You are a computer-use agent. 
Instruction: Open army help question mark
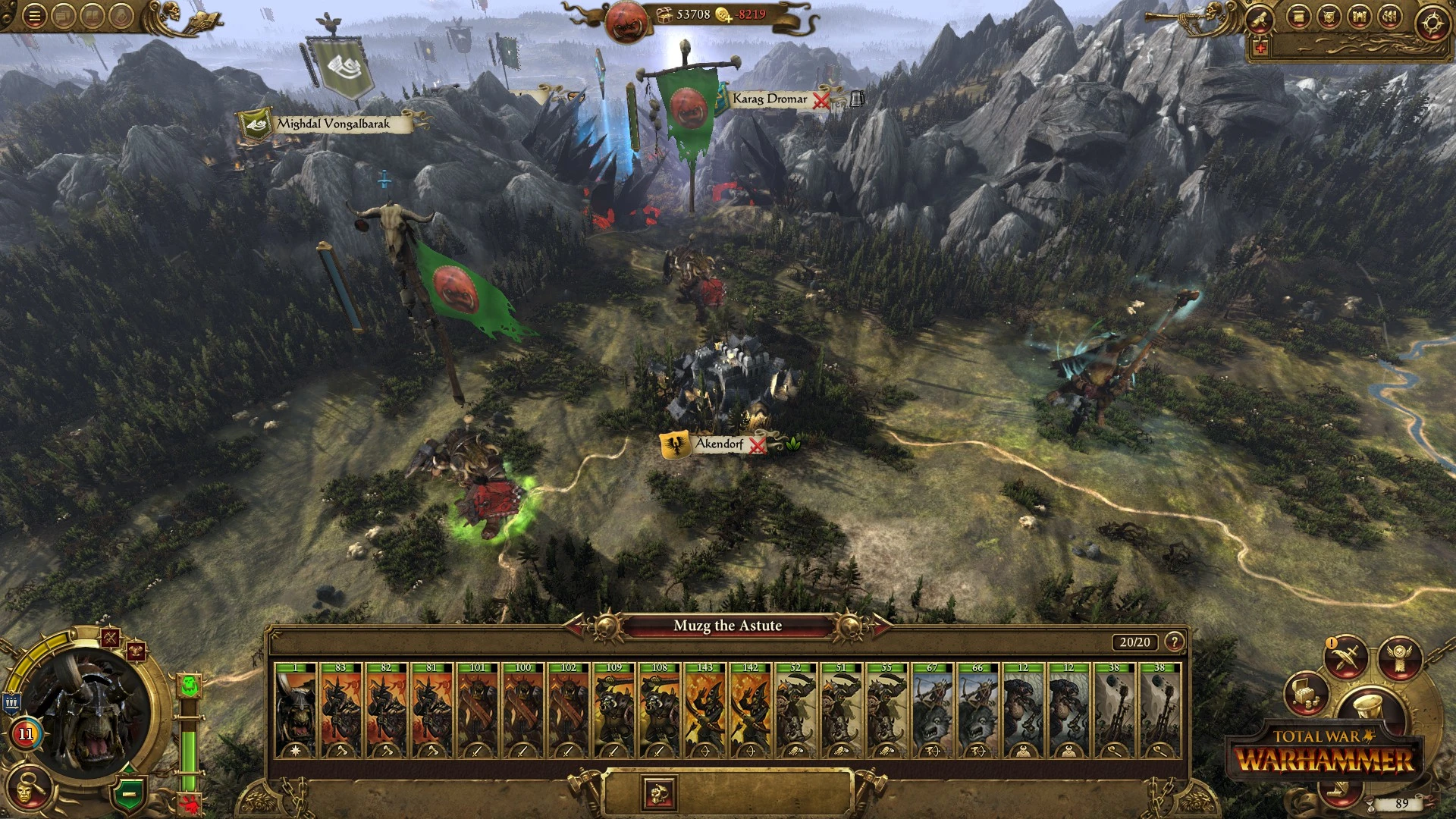coord(1175,642)
